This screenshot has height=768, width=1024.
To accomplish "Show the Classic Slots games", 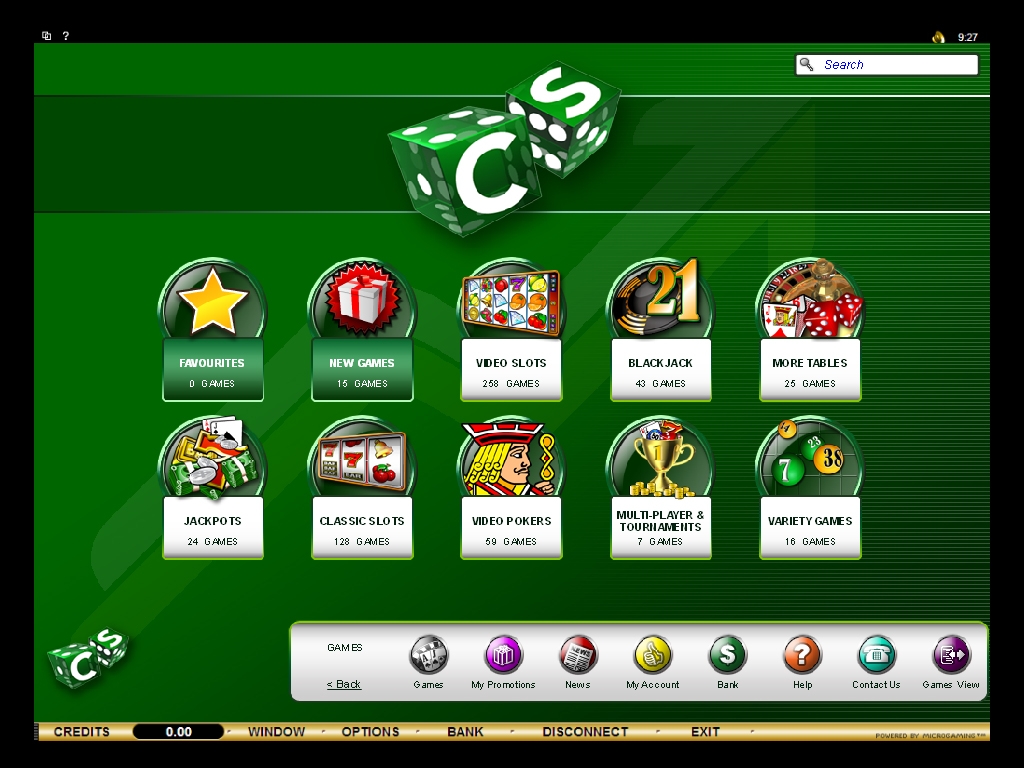I will [362, 526].
